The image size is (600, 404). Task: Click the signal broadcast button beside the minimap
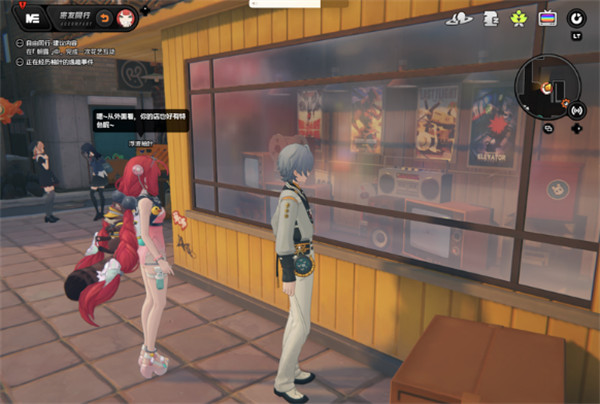[x=576, y=109]
